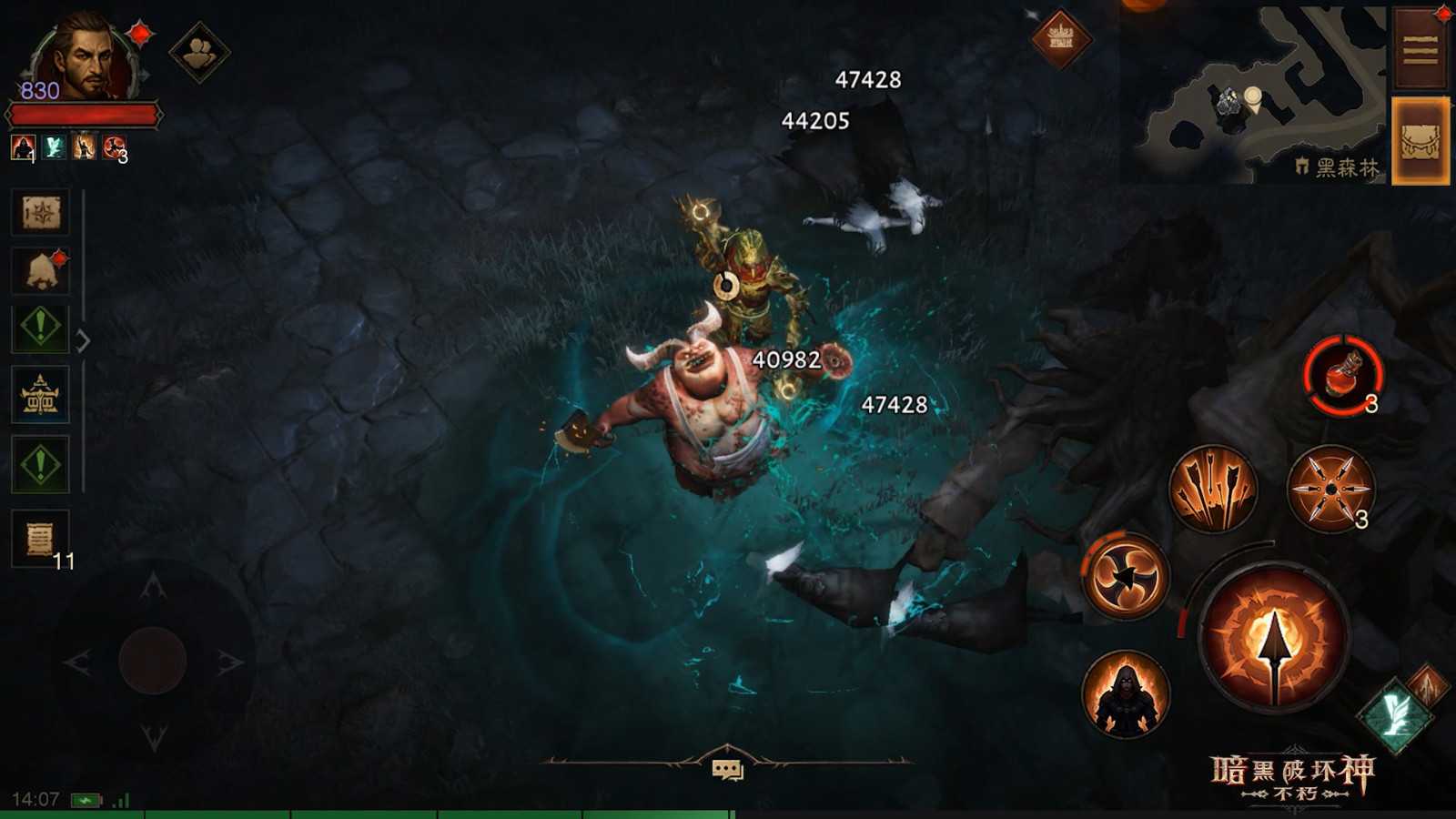
Task: Expand the left sidebar arrow
Action: [x=83, y=341]
